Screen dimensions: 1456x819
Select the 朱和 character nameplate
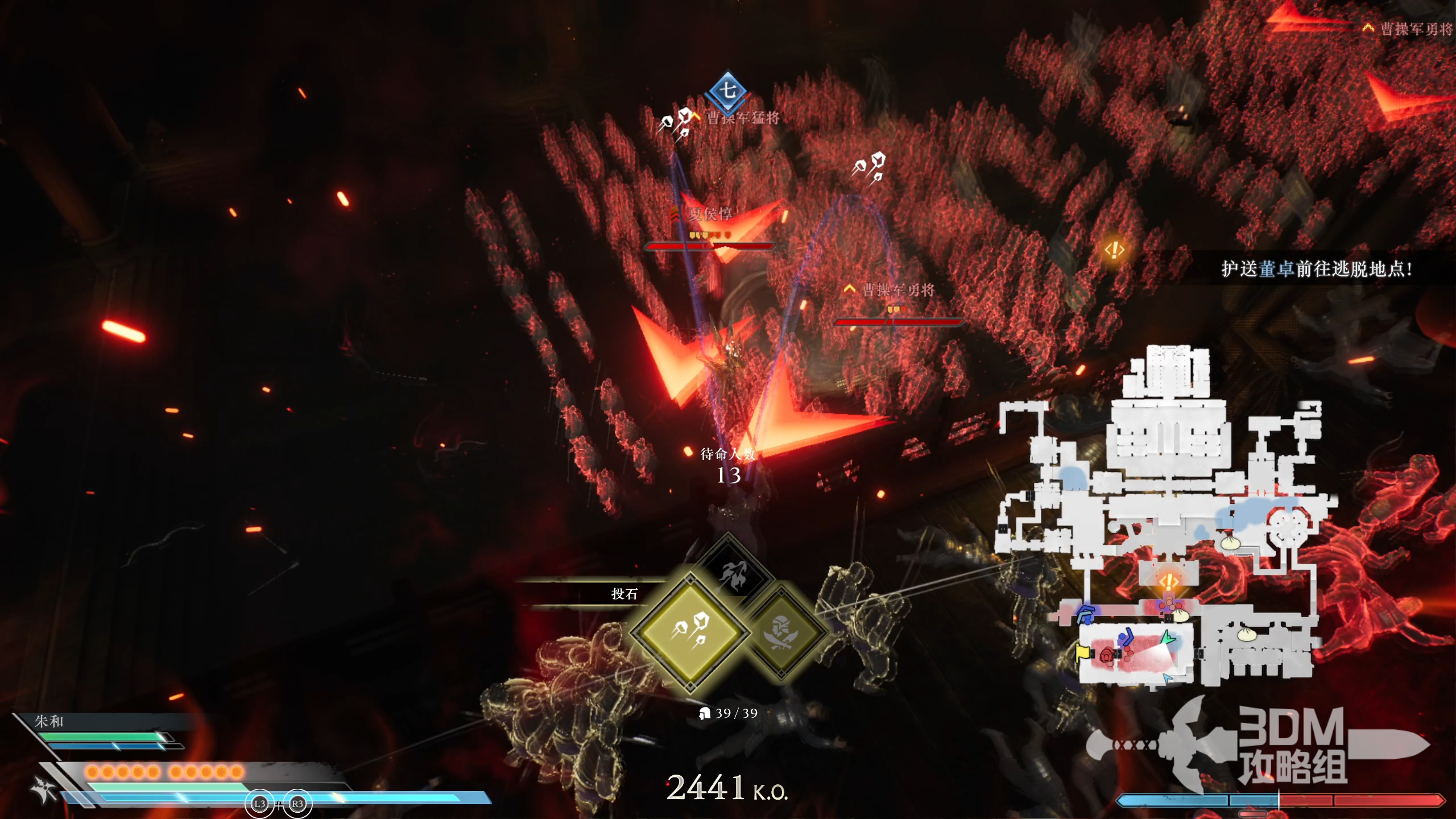point(49,721)
